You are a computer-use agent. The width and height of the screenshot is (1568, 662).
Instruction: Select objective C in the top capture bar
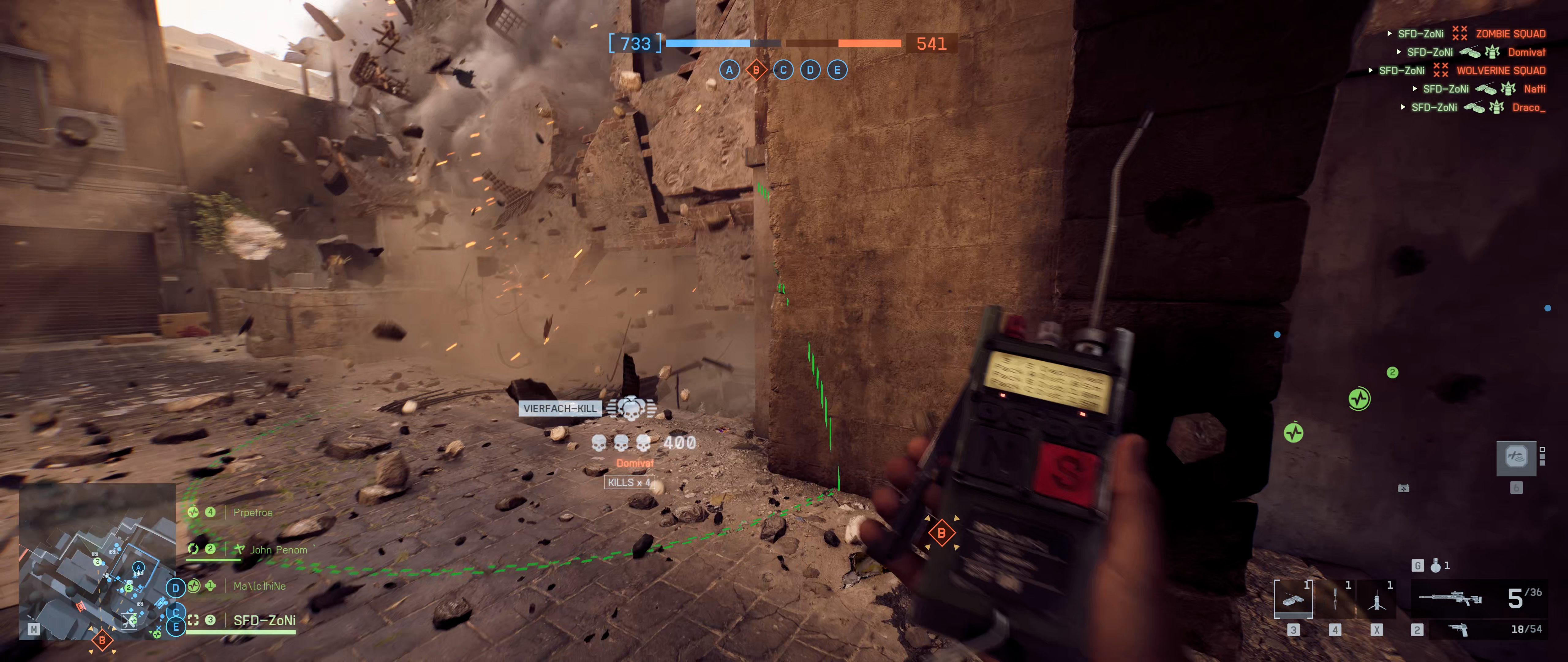coord(783,70)
